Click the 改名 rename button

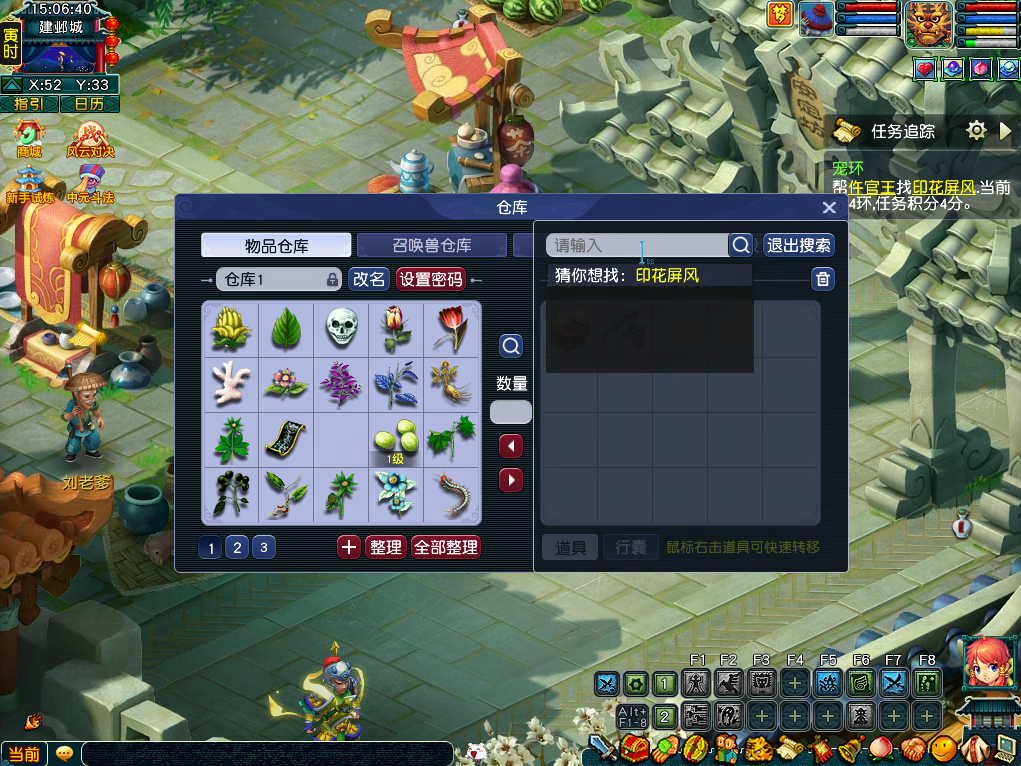pyautogui.click(x=368, y=280)
